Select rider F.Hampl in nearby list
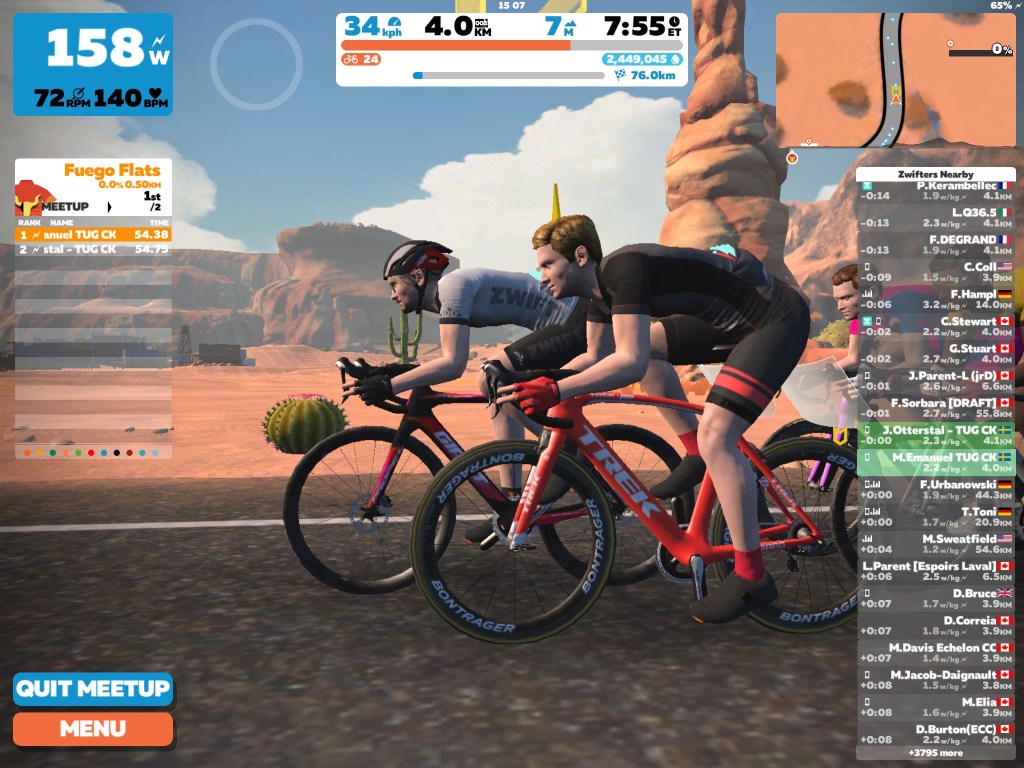The height and width of the screenshot is (768, 1024). point(936,300)
